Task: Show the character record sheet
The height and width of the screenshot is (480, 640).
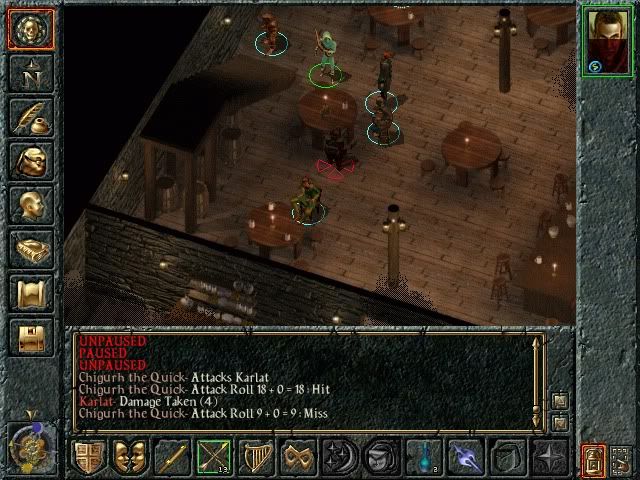Action: pos(30,204)
